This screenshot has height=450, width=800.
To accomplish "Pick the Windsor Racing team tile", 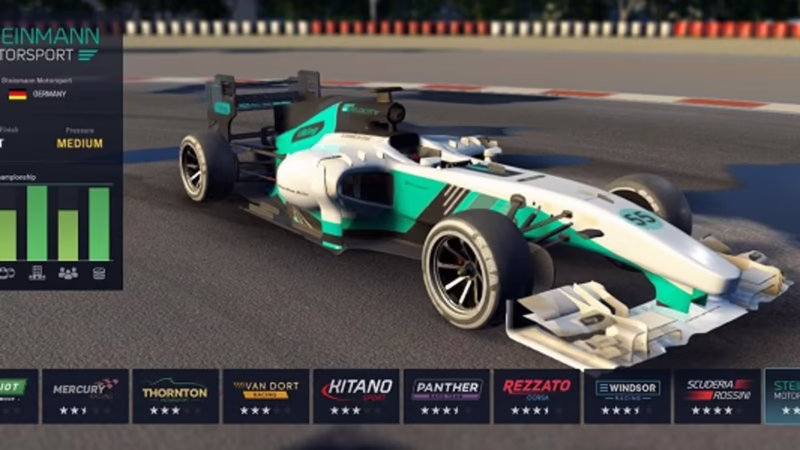I will (x=627, y=396).
